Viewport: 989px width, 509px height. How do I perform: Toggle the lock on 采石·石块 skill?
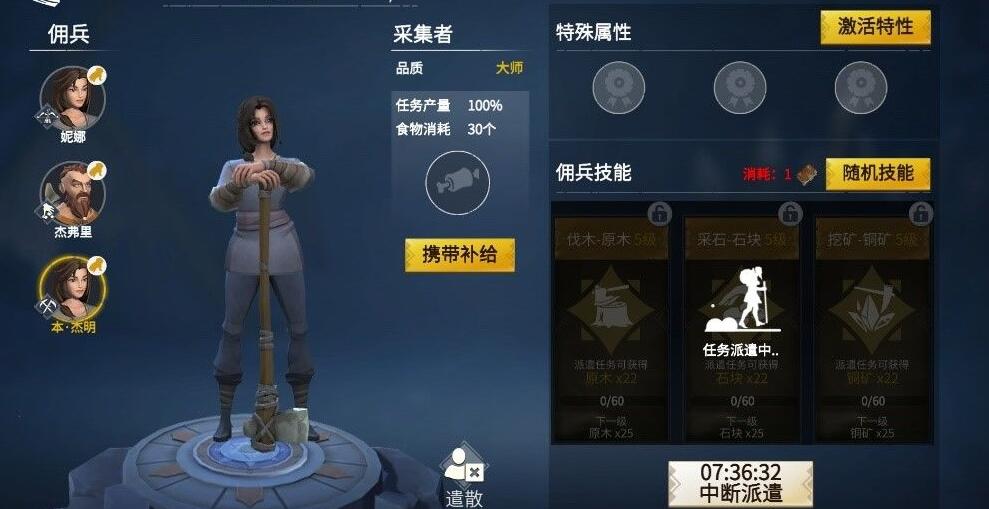pos(790,213)
